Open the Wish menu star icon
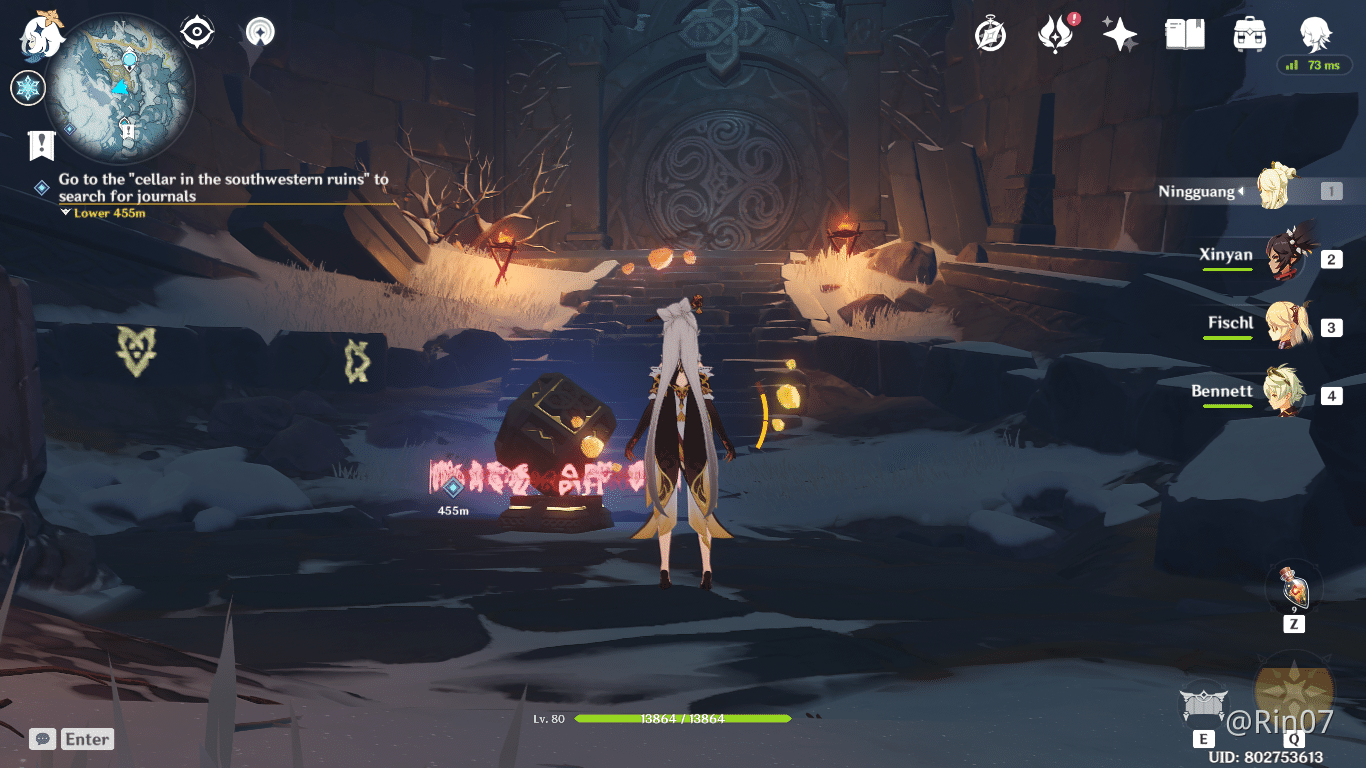1366x768 pixels. [x=1119, y=33]
